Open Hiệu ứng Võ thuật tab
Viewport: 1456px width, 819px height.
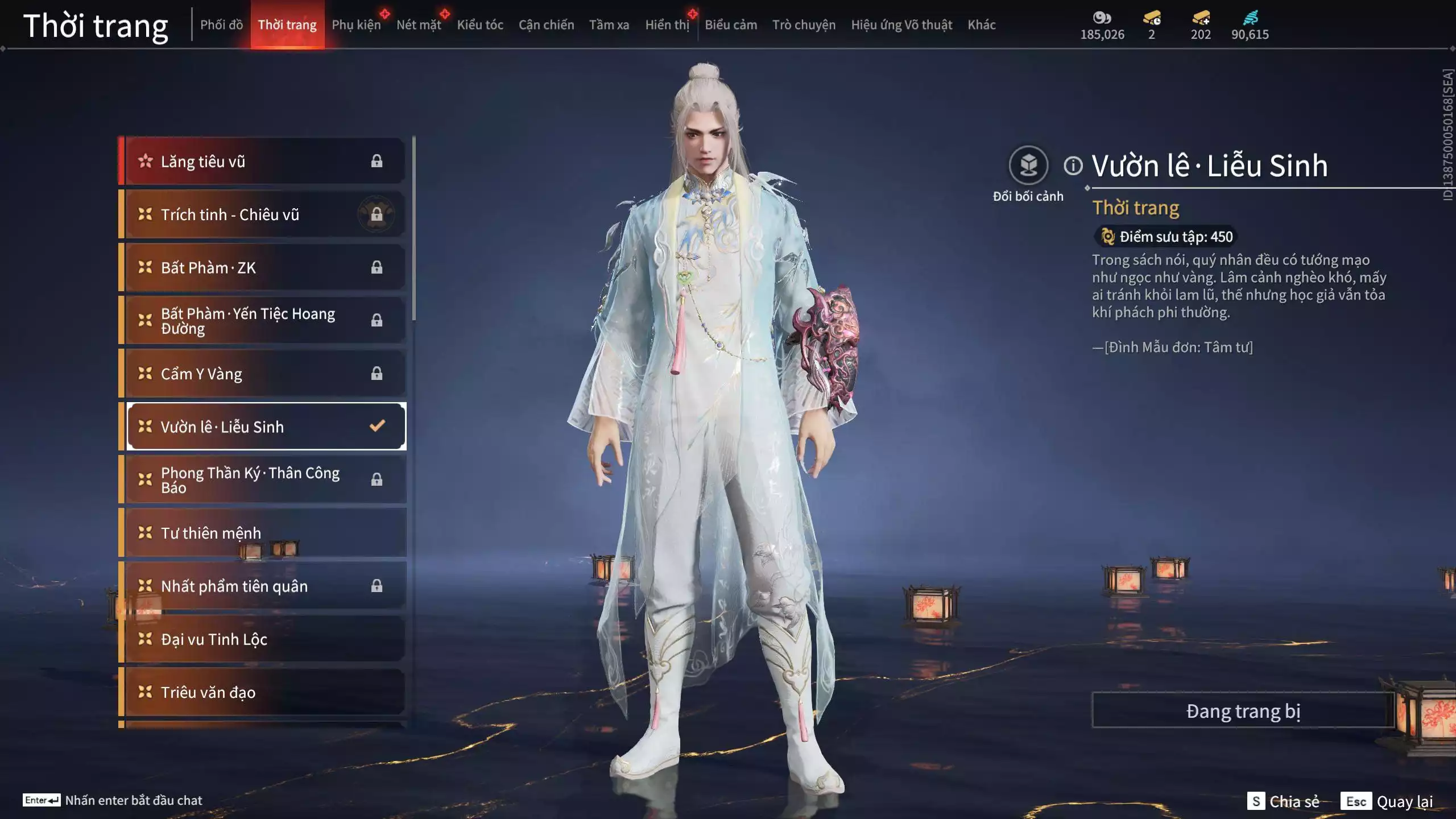[x=901, y=25]
